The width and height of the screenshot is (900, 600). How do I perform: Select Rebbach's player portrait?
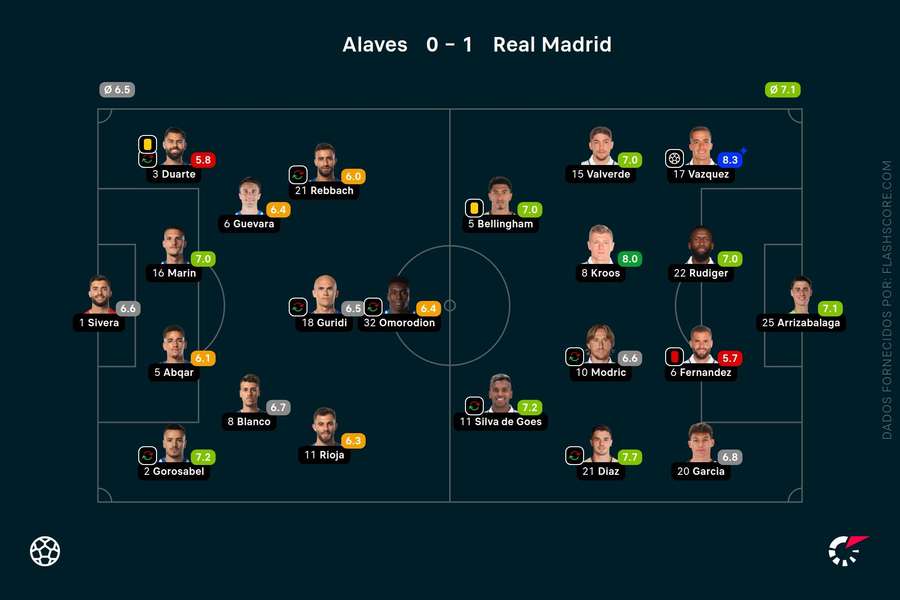tap(324, 163)
